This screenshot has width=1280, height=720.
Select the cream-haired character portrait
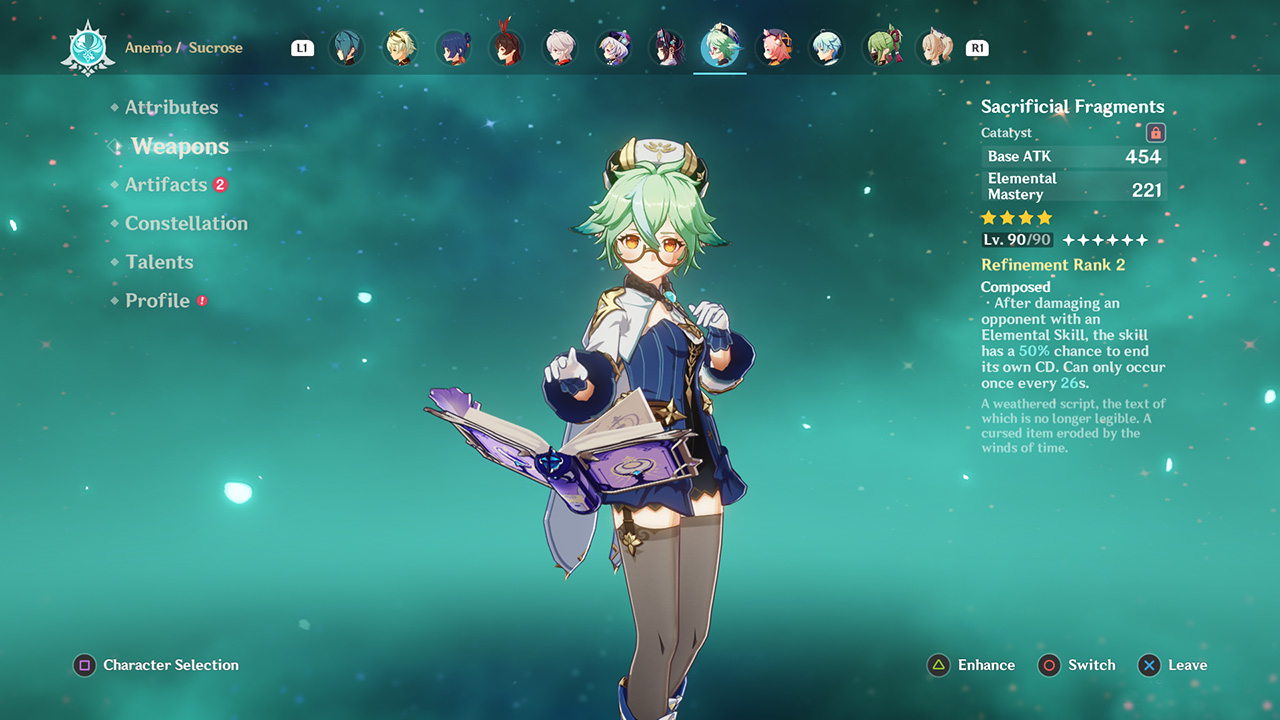click(936, 47)
